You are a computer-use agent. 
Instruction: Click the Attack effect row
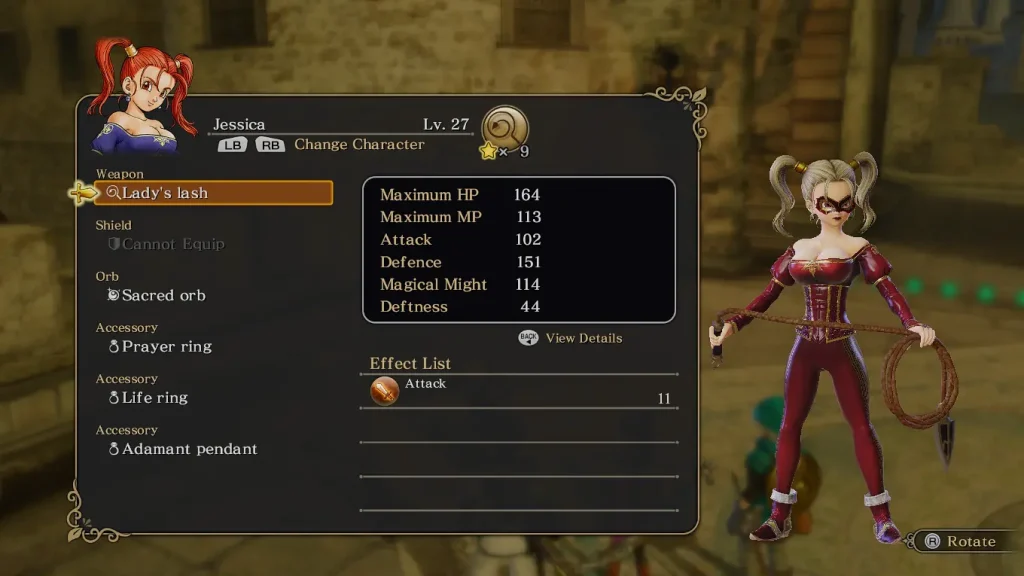click(x=518, y=391)
